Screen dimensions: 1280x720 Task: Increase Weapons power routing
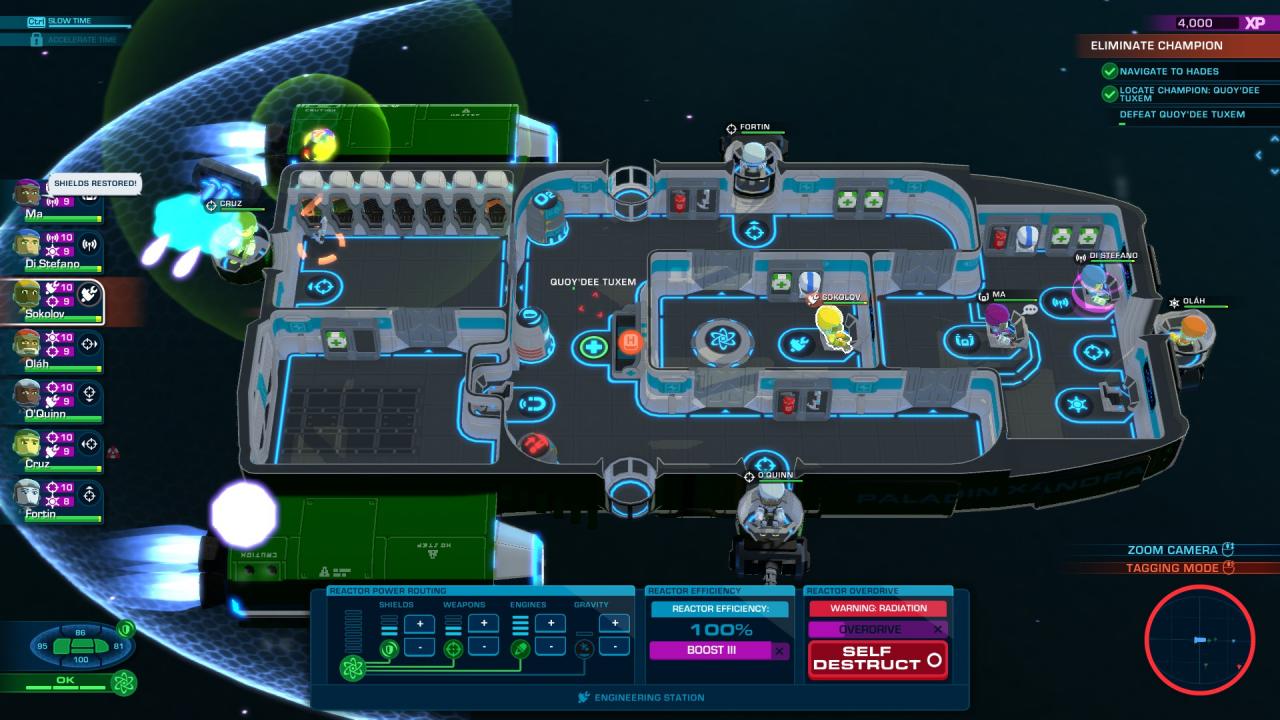point(484,624)
